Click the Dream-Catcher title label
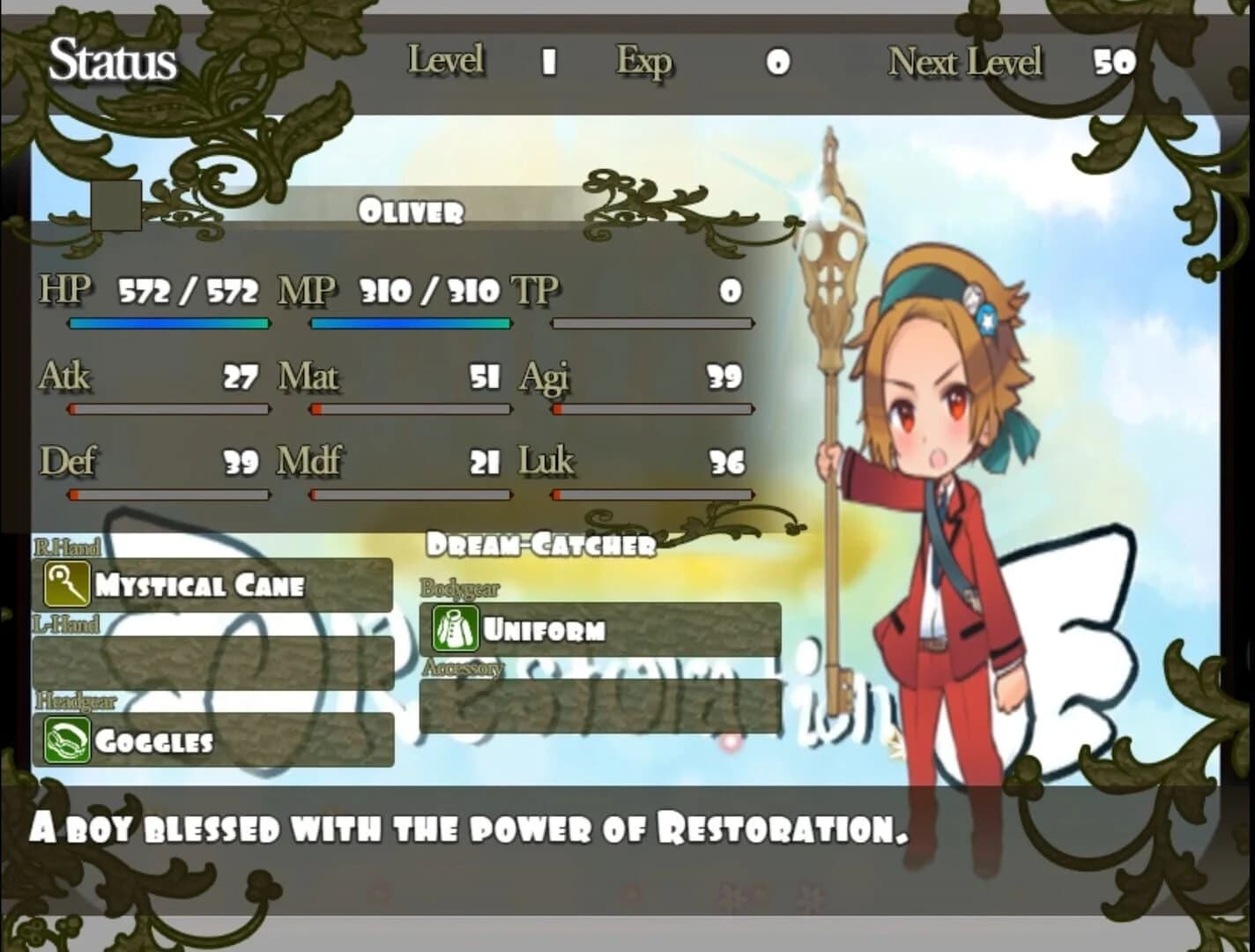Screen dimensions: 1255x952 [x=541, y=544]
